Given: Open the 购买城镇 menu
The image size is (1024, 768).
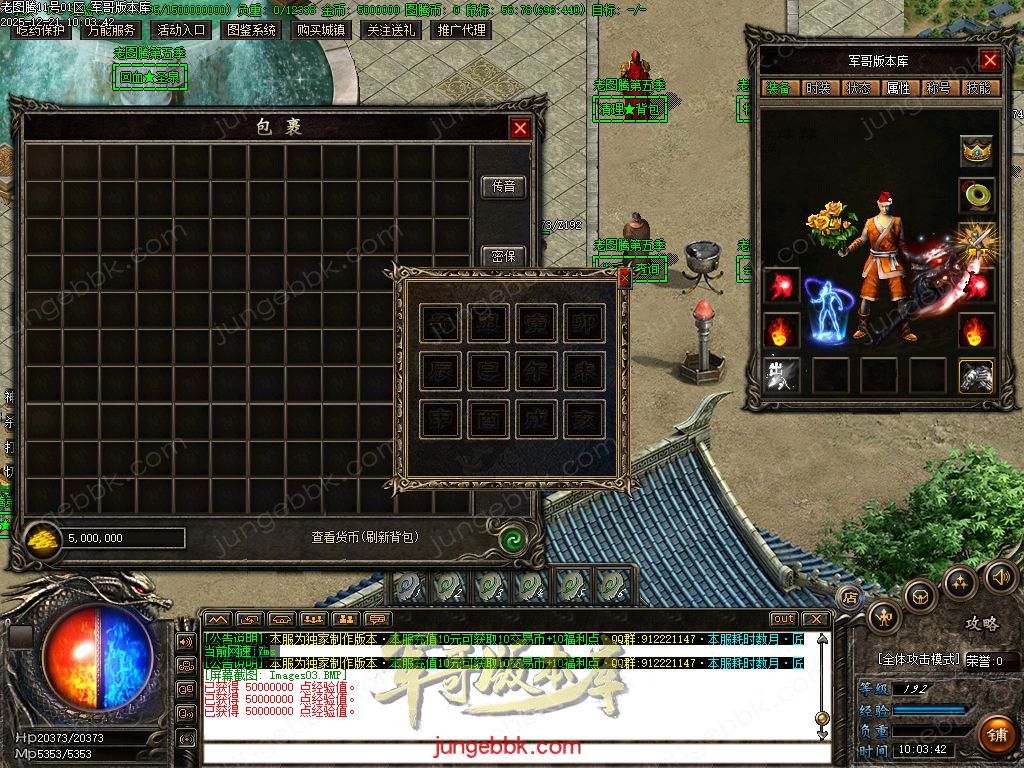Looking at the screenshot, I should (321, 30).
